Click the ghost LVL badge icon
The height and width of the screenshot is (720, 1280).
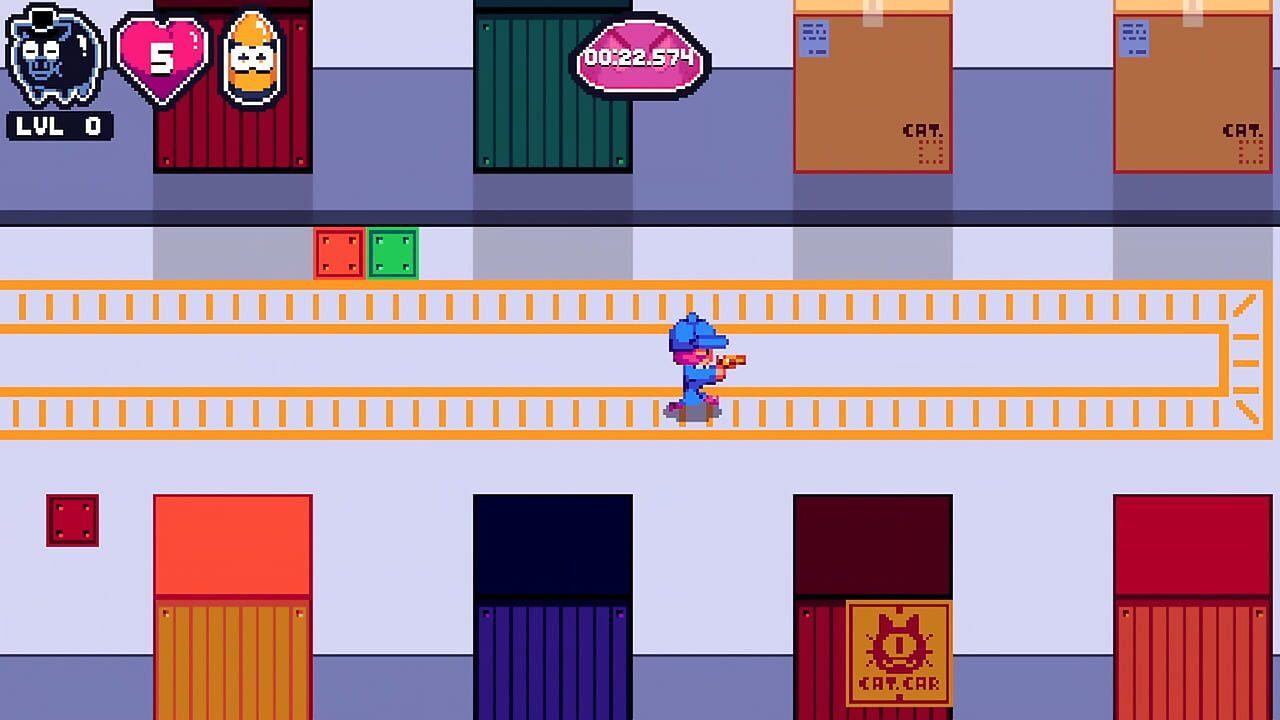coord(52,52)
